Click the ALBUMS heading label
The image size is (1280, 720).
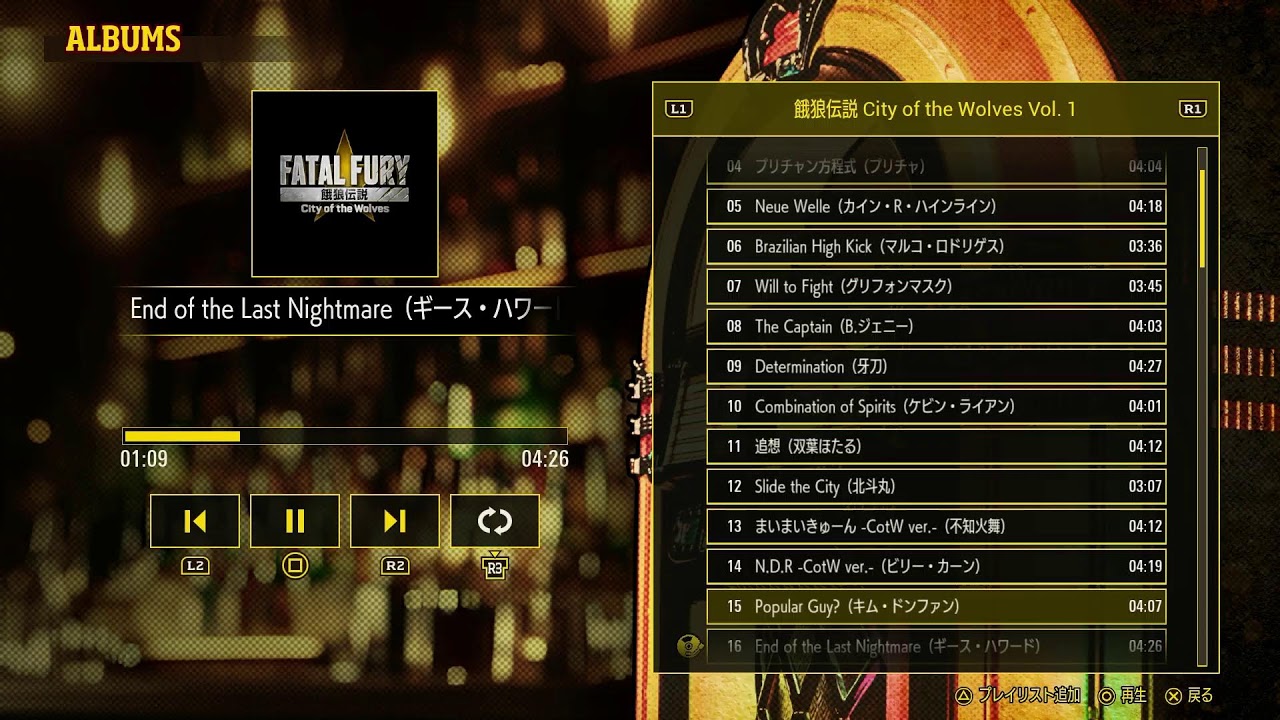(122, 40)
